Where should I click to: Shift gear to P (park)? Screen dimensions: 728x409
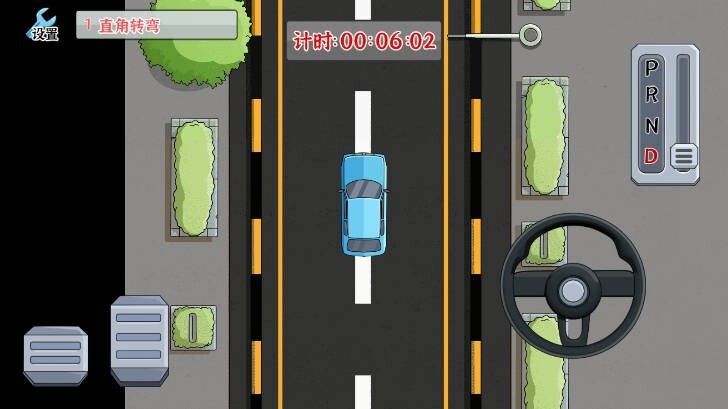coord(651,68)
